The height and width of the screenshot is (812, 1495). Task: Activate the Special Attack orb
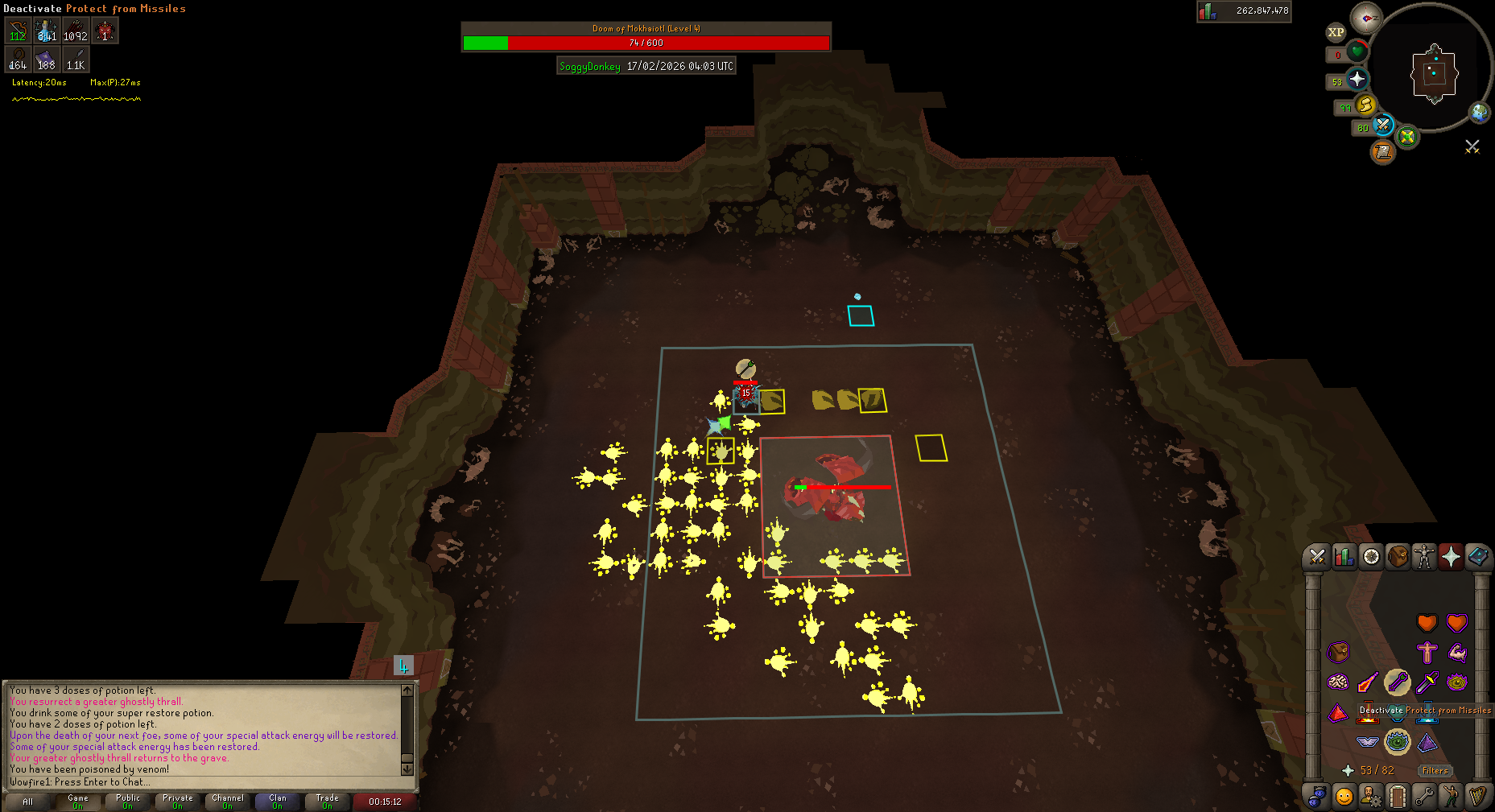point(1382,125)
